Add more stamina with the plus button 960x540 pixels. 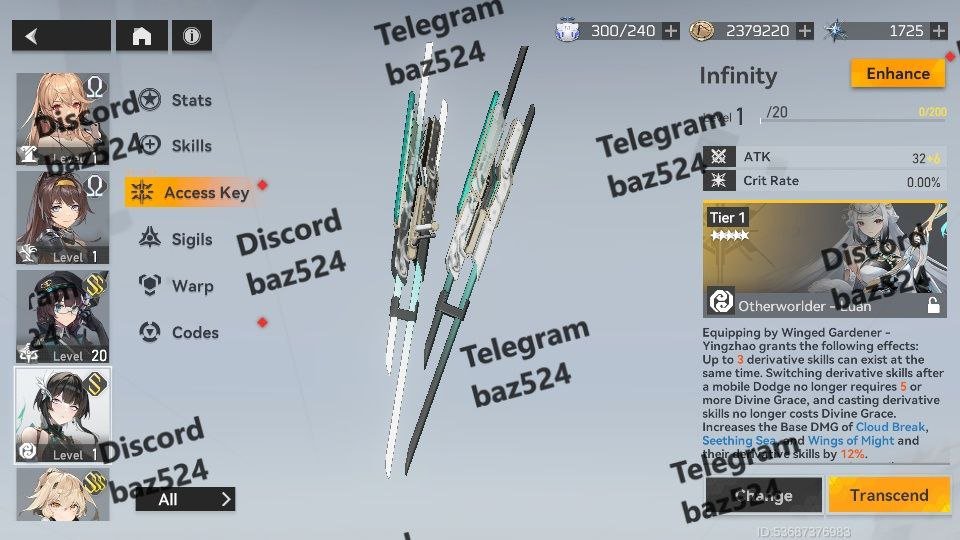[671, 31]
